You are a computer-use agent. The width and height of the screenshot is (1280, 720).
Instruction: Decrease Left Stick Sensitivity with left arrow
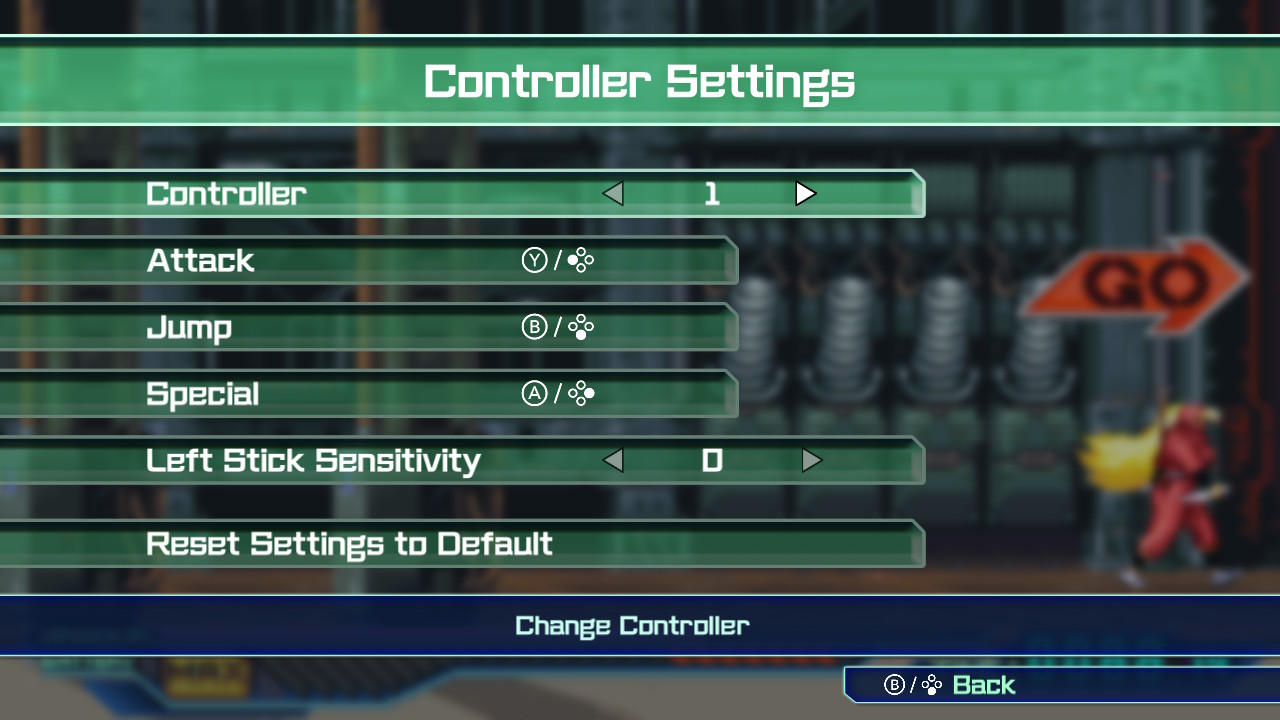click(x=613, y=461)
